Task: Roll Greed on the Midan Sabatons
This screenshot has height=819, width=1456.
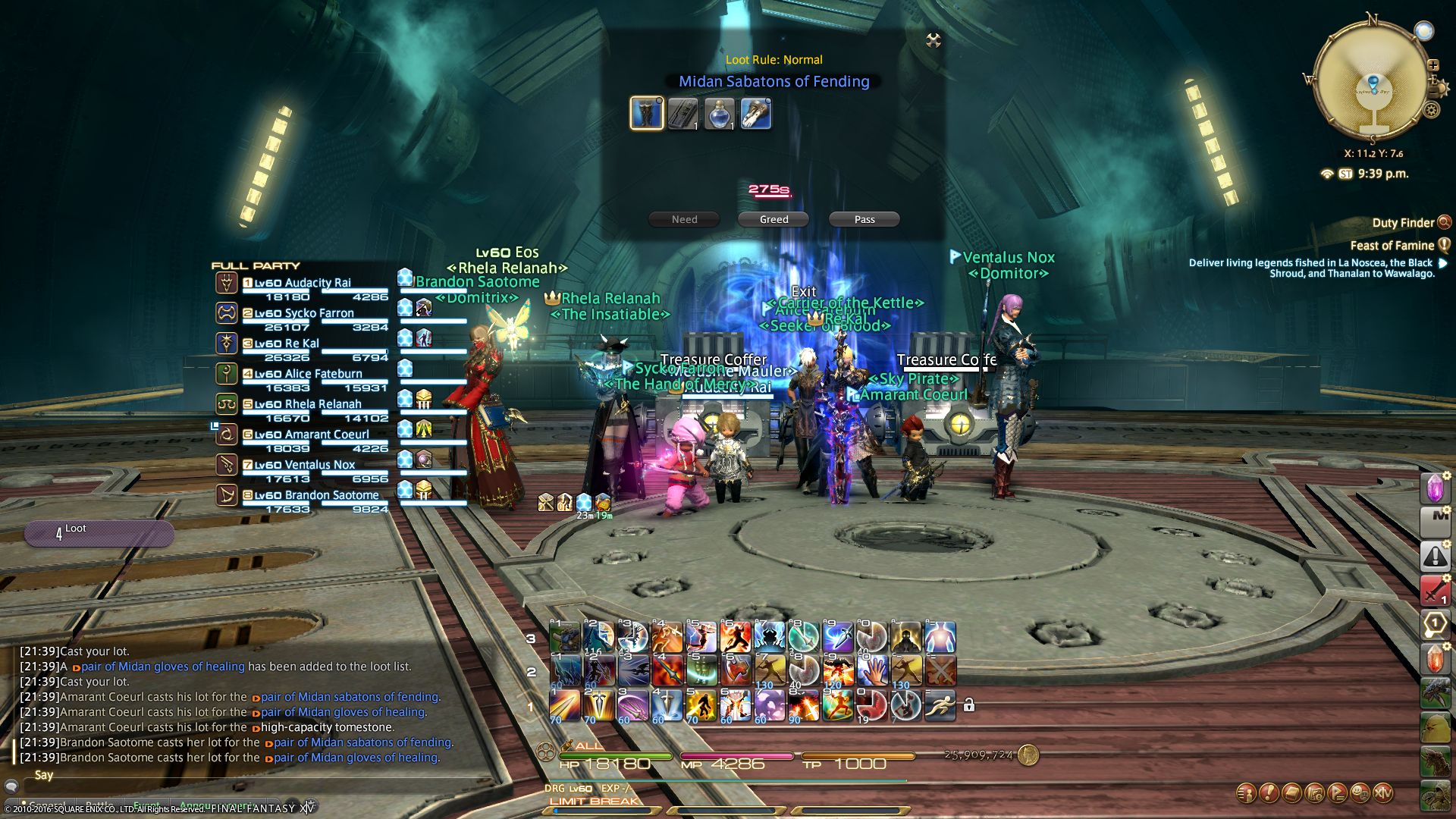Action: 773,219
